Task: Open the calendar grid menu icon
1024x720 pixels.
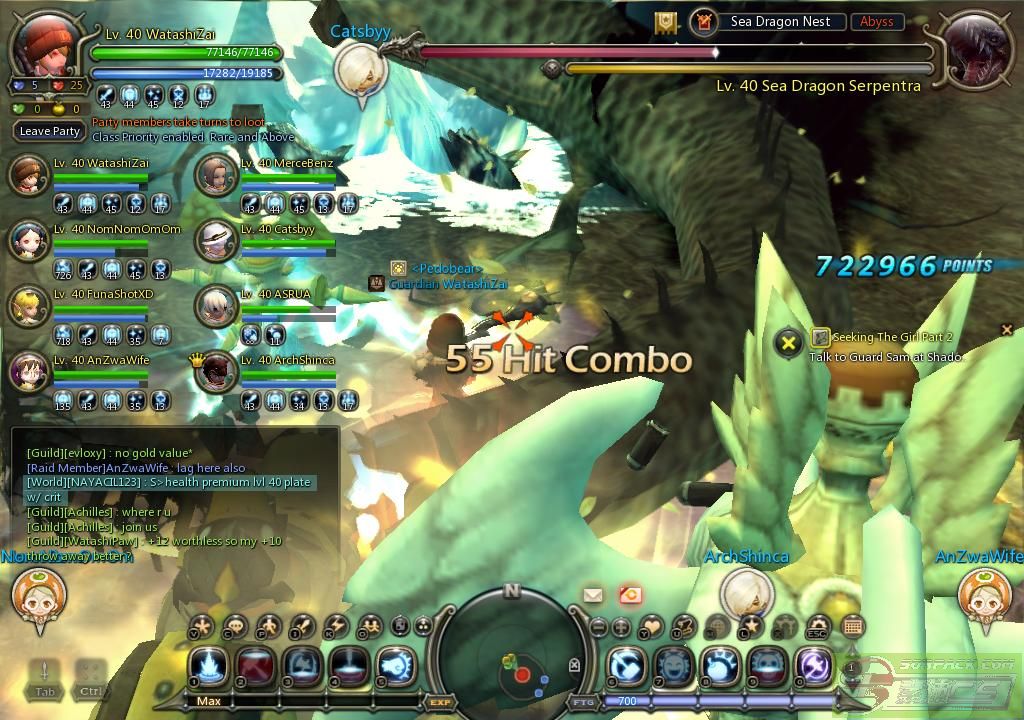Action: (x=853, y=627)
